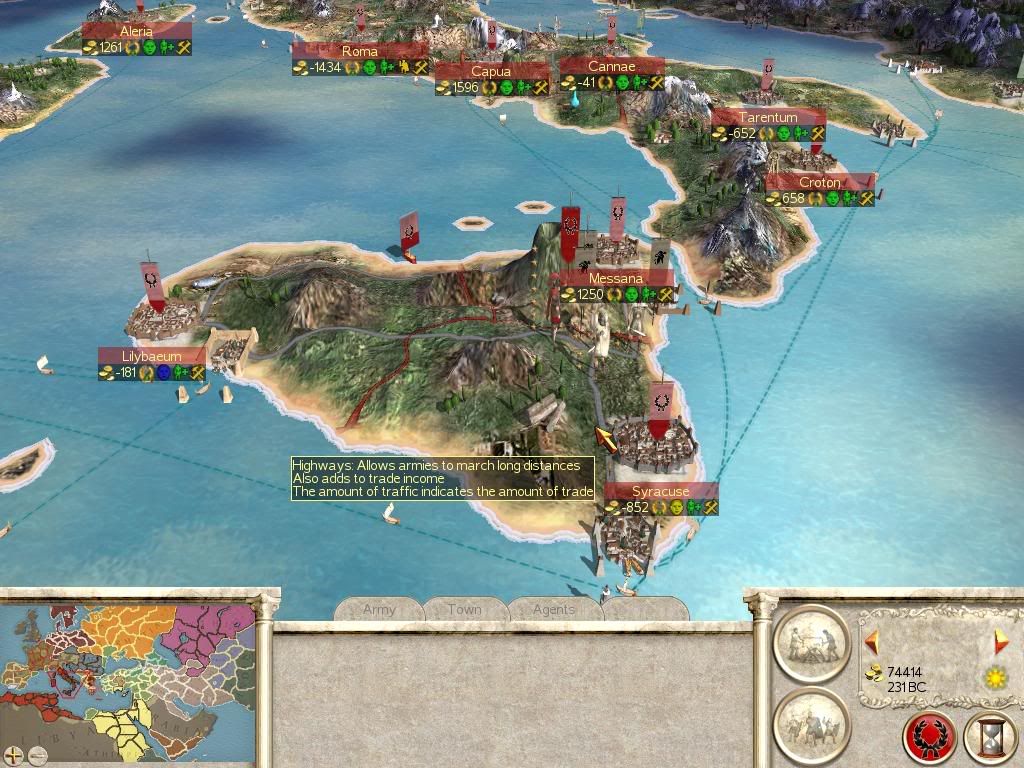Switch to the Town tab
The image size is (1024, 768).
pyautogui.click(x=465, y=609)
